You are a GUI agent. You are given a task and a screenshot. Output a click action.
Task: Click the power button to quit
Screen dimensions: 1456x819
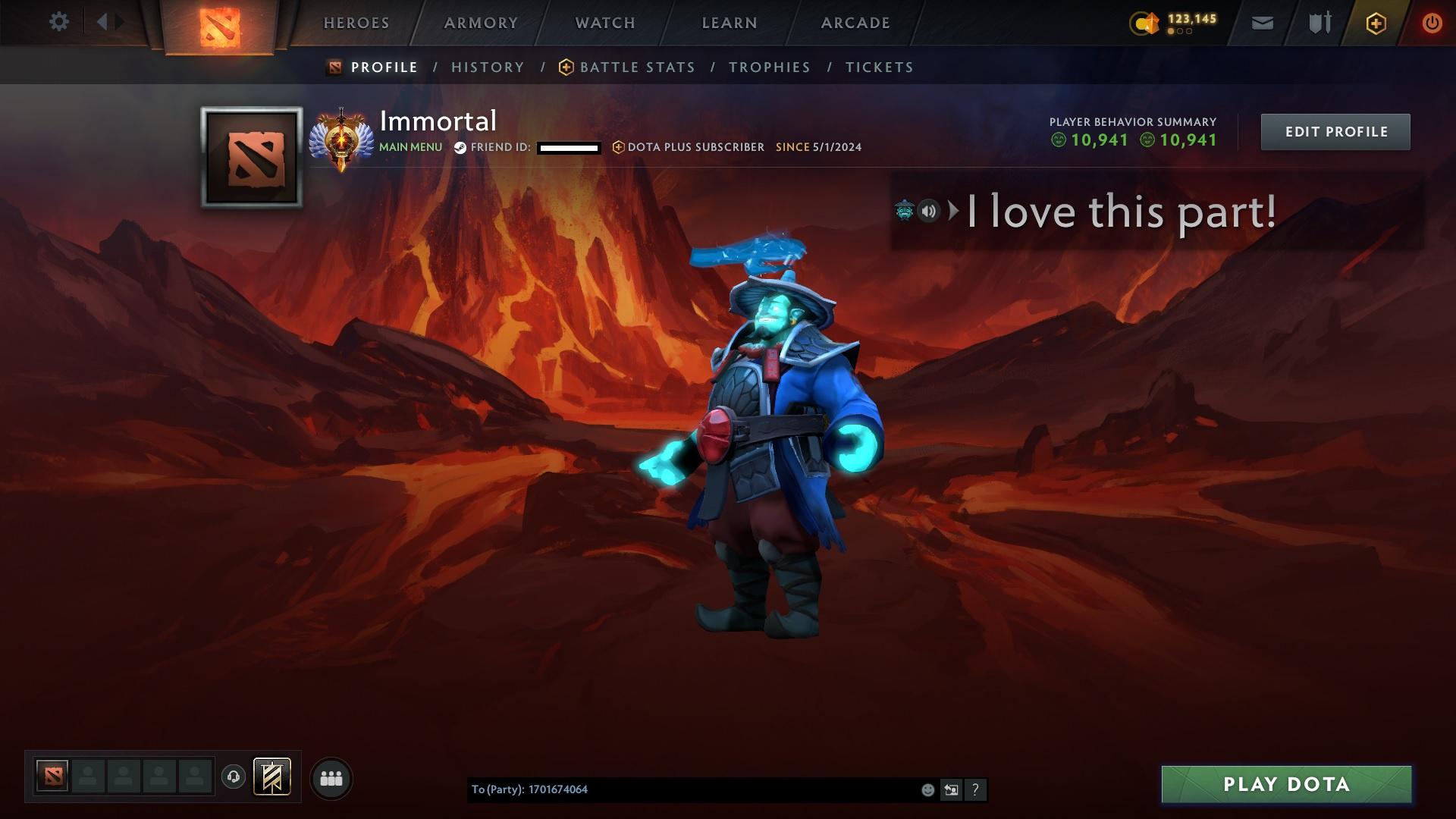pos(1432,23)
